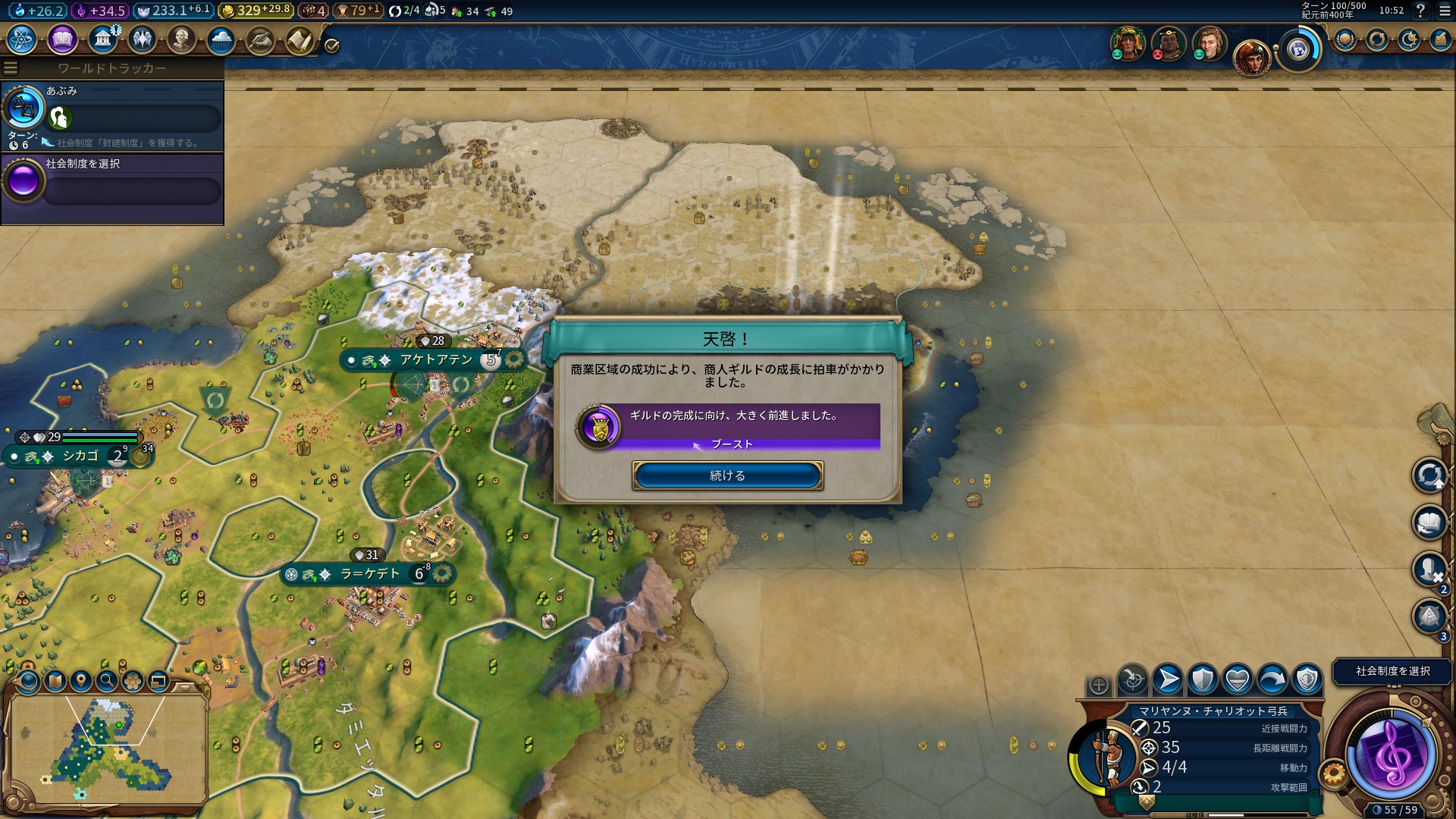Activate the fortify shield unit action
This screenshot has height=819, width=1456.
(x=1202, y=679)
